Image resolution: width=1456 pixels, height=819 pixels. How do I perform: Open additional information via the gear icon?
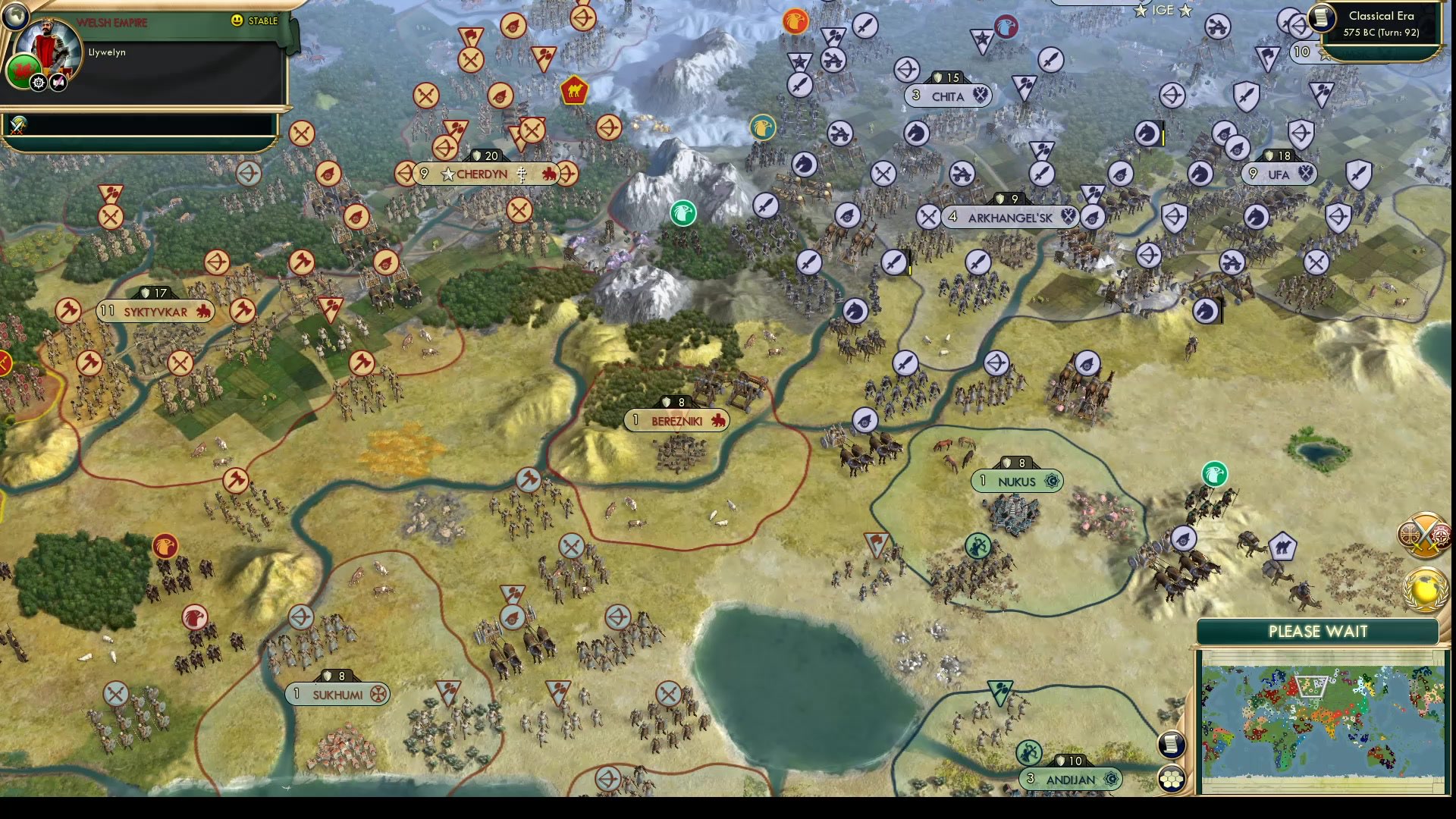pyautogui.click(x=39, y=82)
